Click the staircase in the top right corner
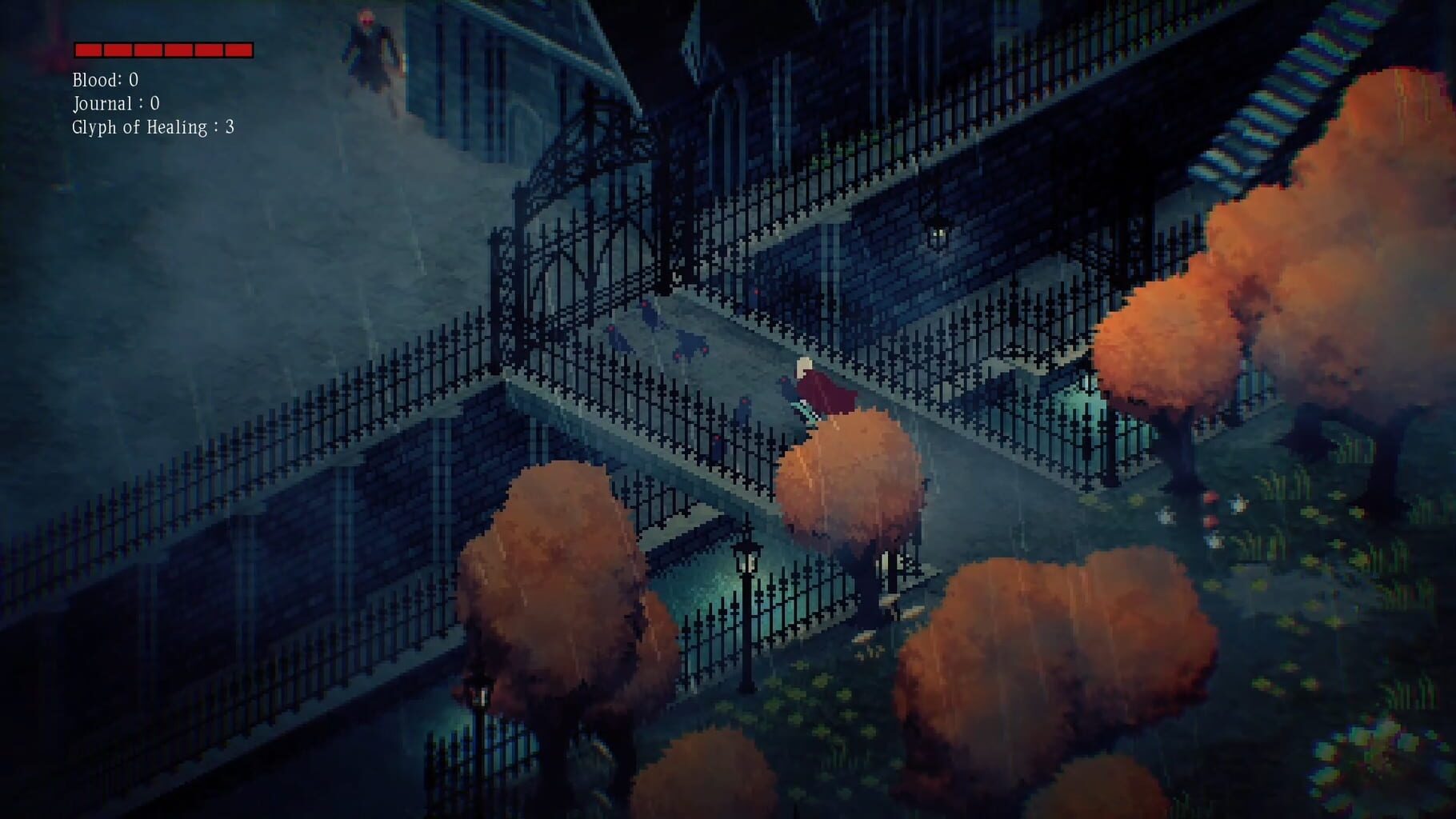The image size is (1456, 819). click(x=1296, y=64)
